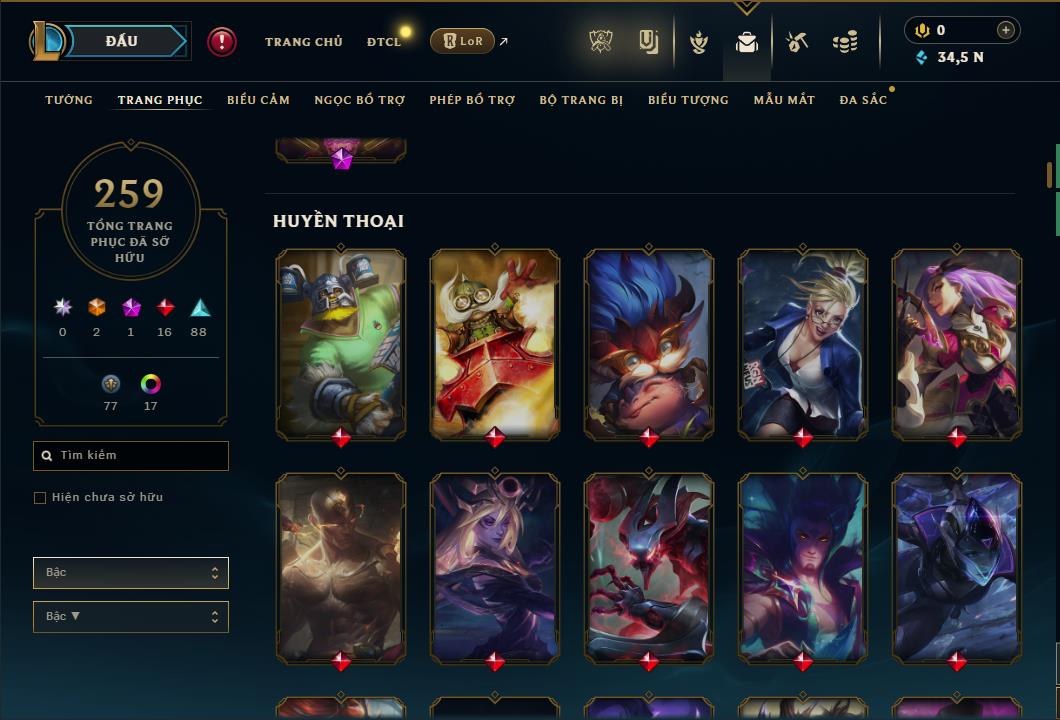This screenshot has height=720, width=1060.
Task: Click the red alert exclamation icon
Action: (221, 41)
